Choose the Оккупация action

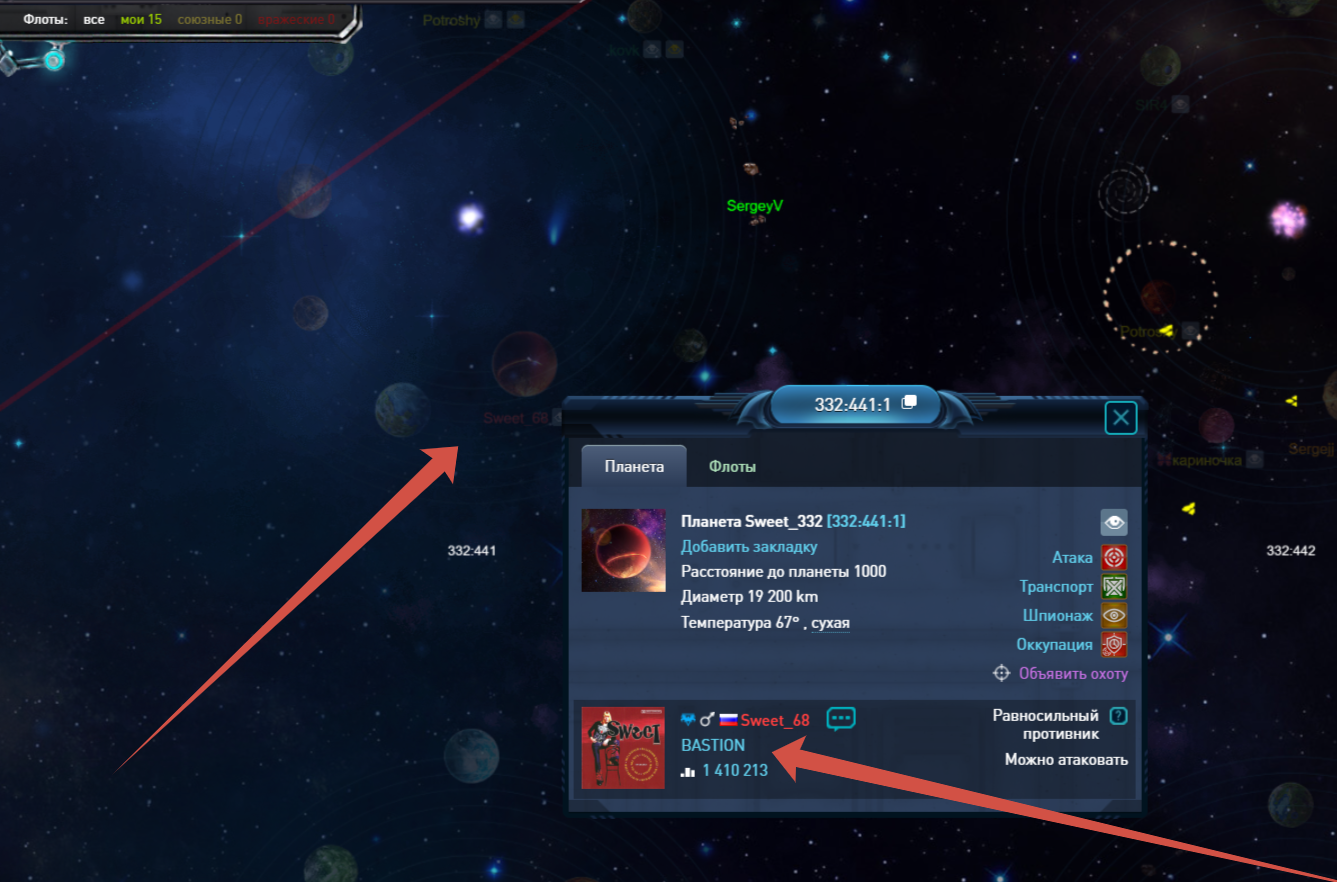click(x=1114, y=644)
